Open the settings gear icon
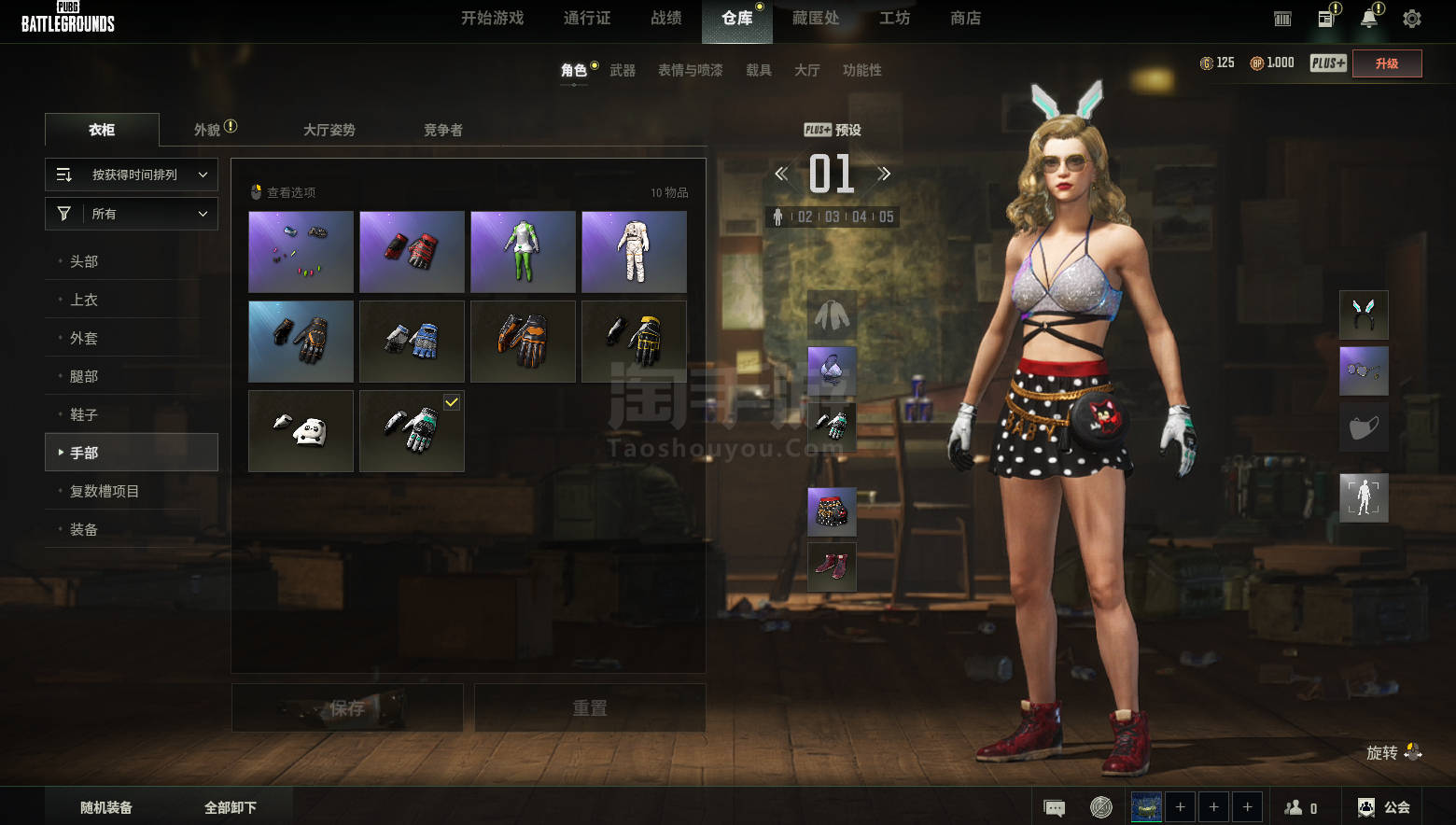Viewport: 1456px width, 825px height. tap(1412, 19)
